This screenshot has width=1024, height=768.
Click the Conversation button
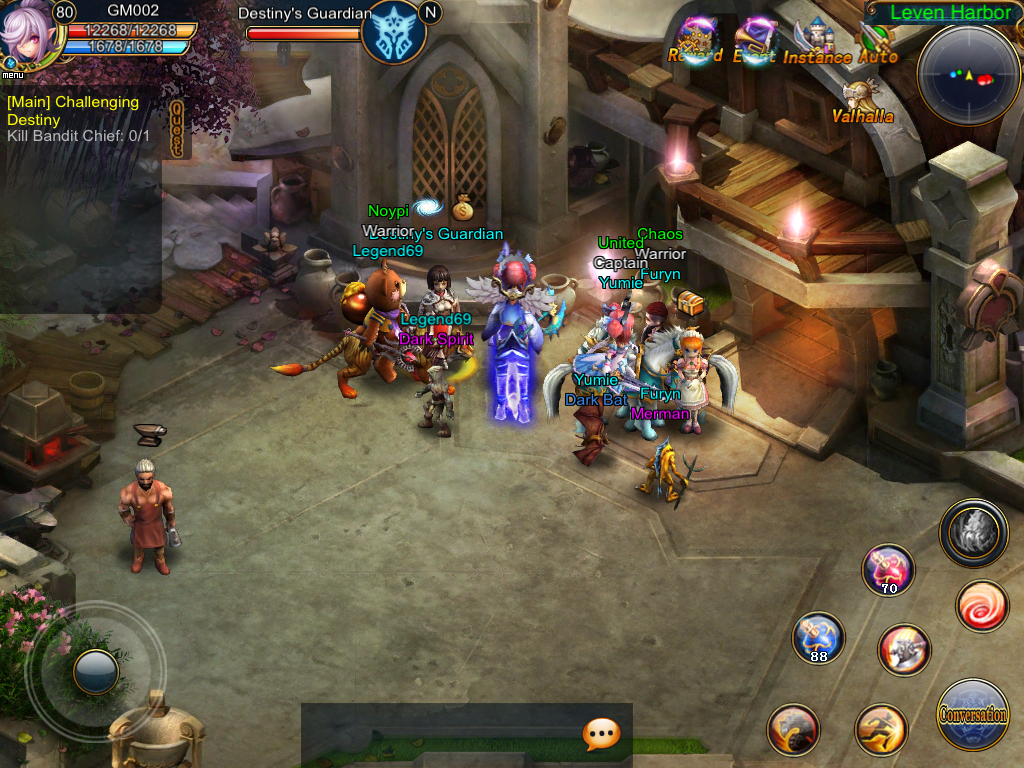973,714
